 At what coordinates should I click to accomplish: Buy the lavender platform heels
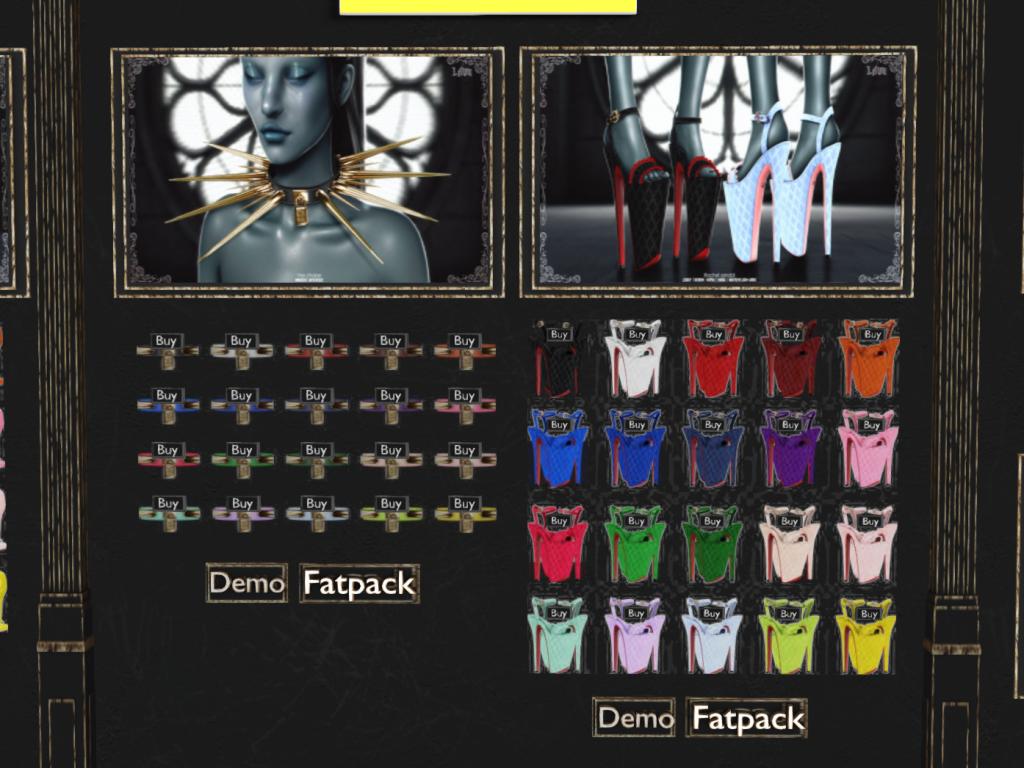635,613
